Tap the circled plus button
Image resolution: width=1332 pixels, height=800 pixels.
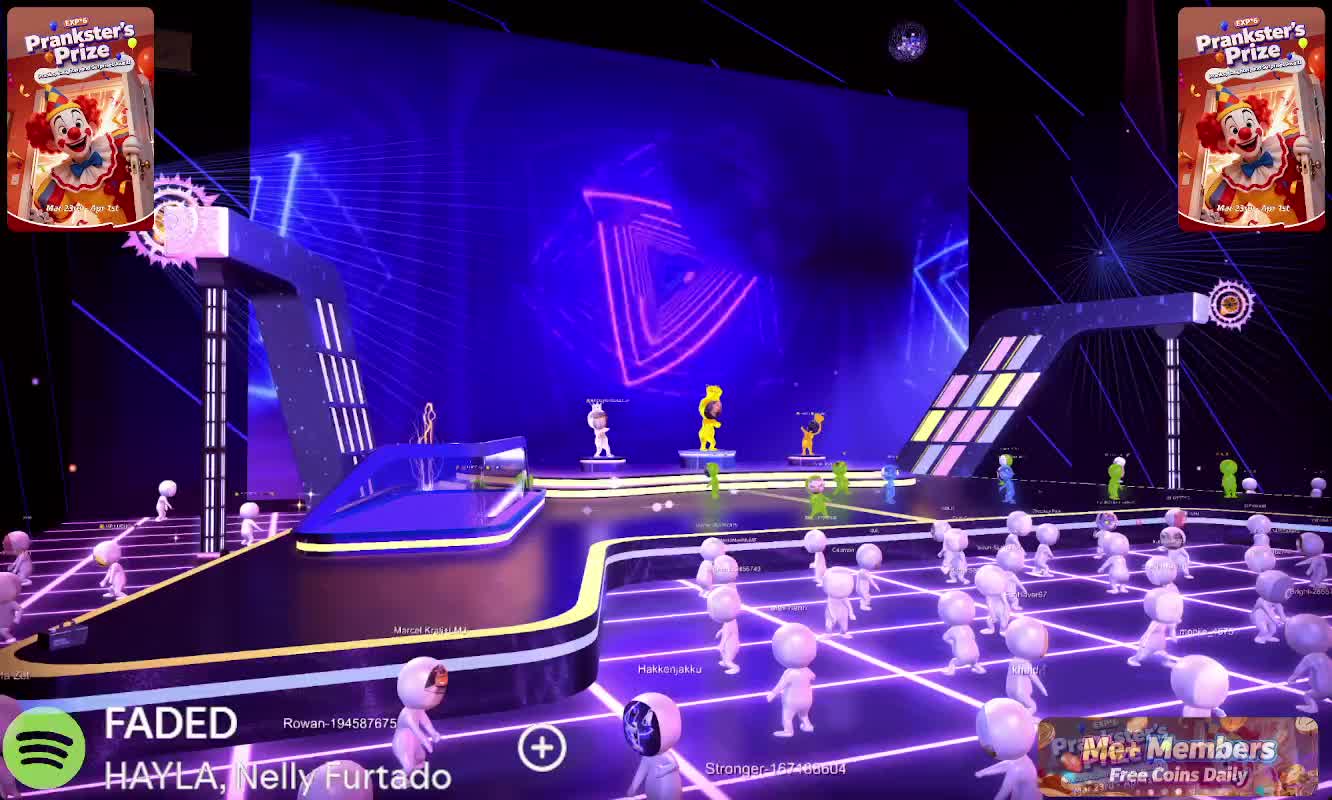pyautogui.click(x=542, y=747)
